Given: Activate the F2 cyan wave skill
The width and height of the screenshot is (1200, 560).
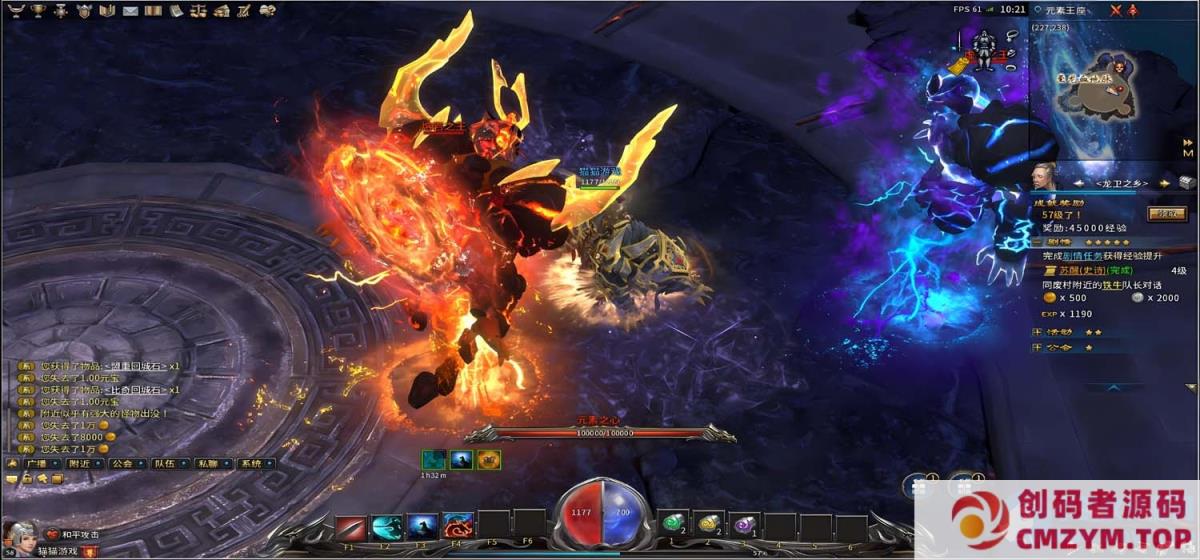Looking at the screenshot, I should (x=387, y=527).
